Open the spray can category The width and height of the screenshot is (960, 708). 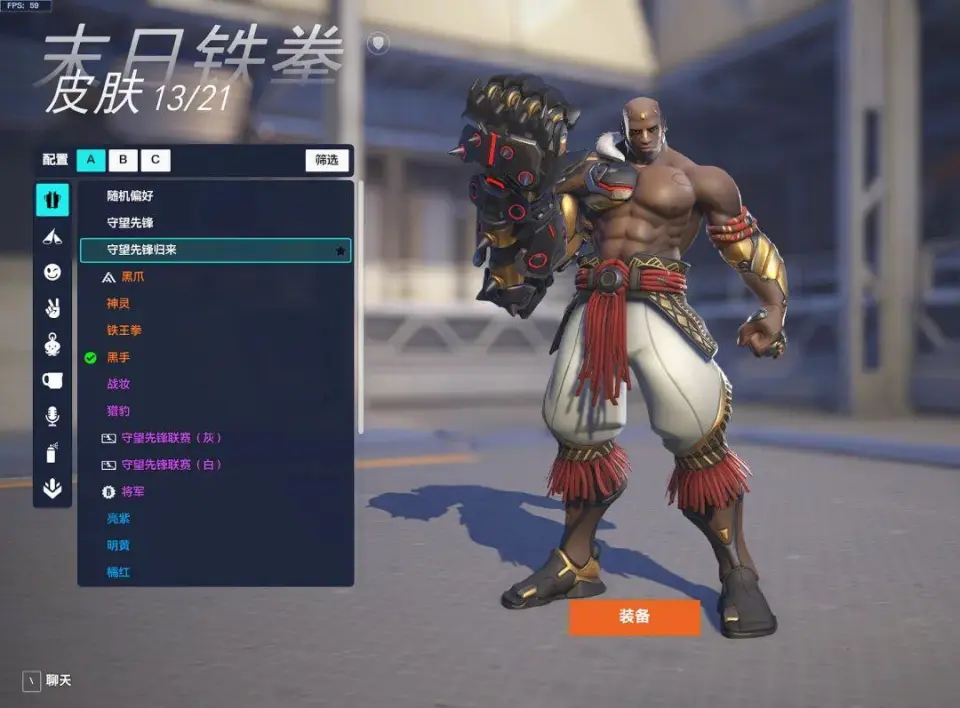point(53,453)
